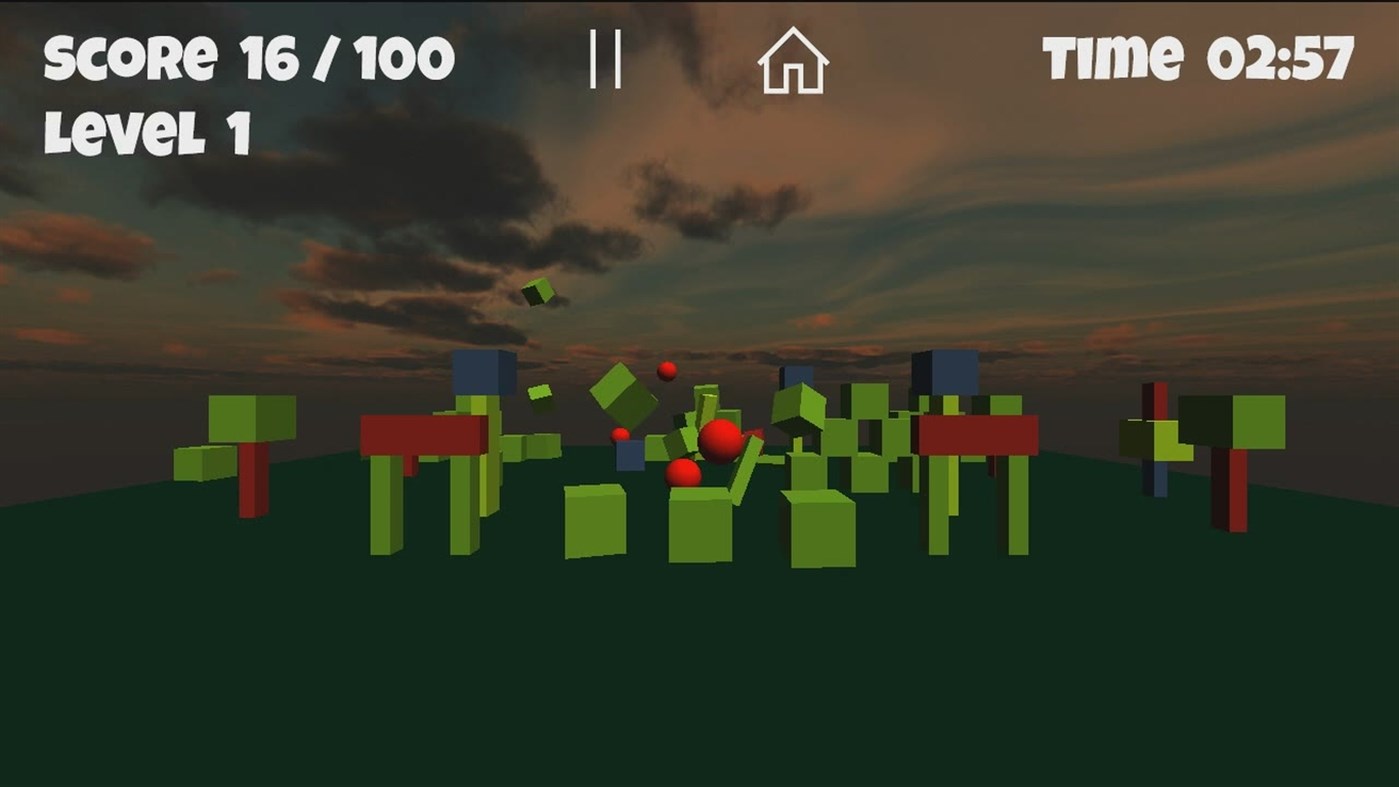Image resolution: width=1399 pixels, height=787 pixels.
Task: Click the Time 02:57 counter
Action: (1196, 58)
